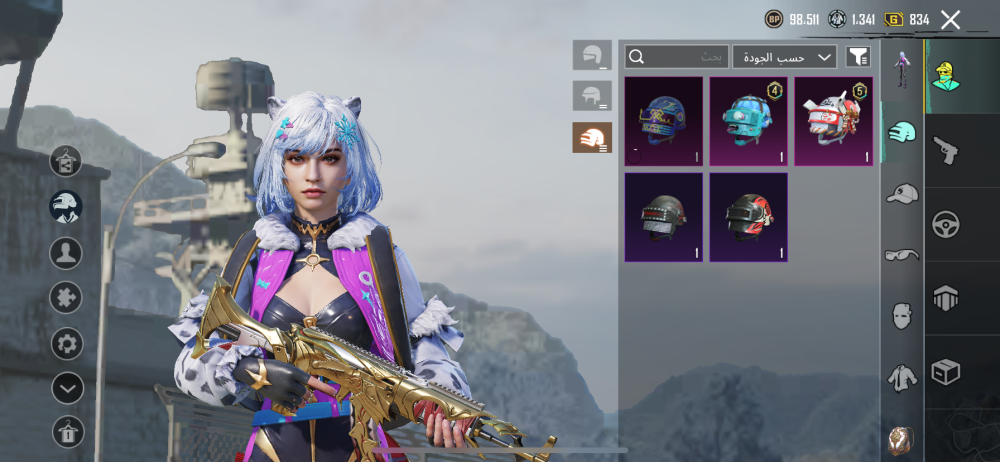Switch to the pistol weapons tab
The image size is (1000, 462).
[x=945, y=150]
